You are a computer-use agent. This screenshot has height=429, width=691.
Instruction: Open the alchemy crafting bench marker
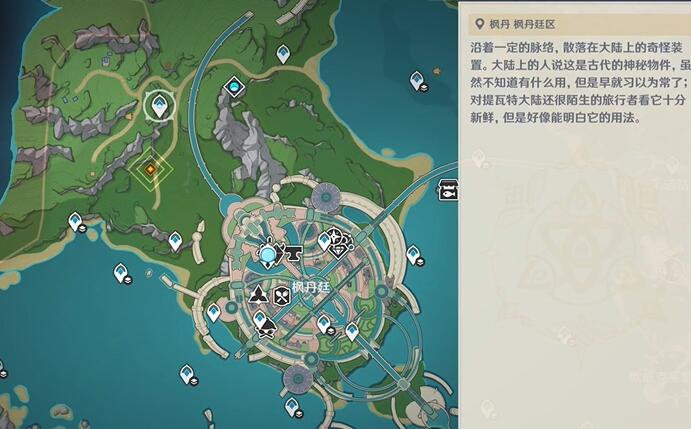pyautogui.click(x=258, y=294)
